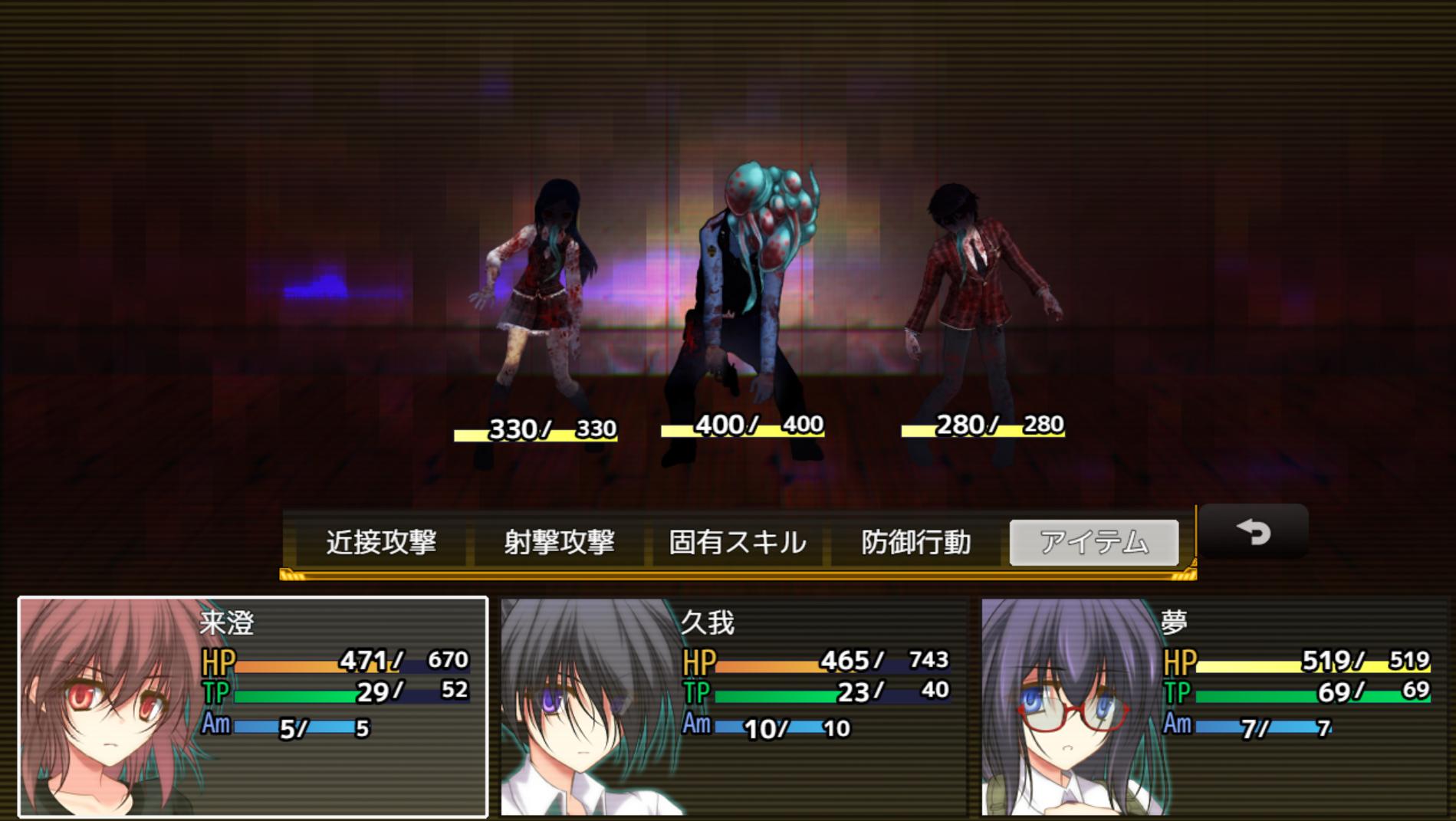Select party member 夢's status panel

click(1214, 706)
